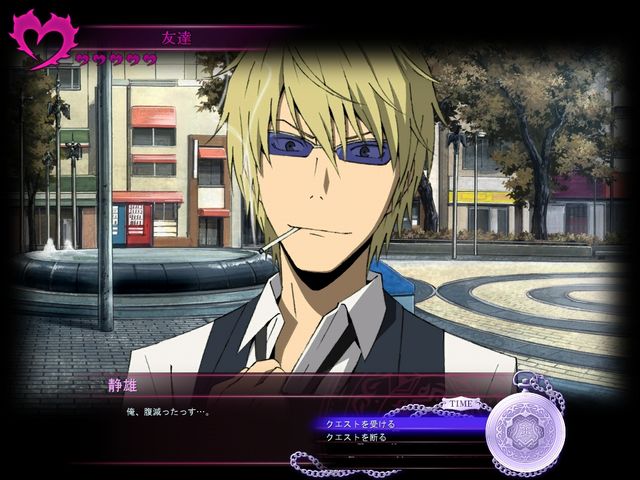640x480 pixels.
Task: Select クエストを断る to decline the quest
Action: 357,437
